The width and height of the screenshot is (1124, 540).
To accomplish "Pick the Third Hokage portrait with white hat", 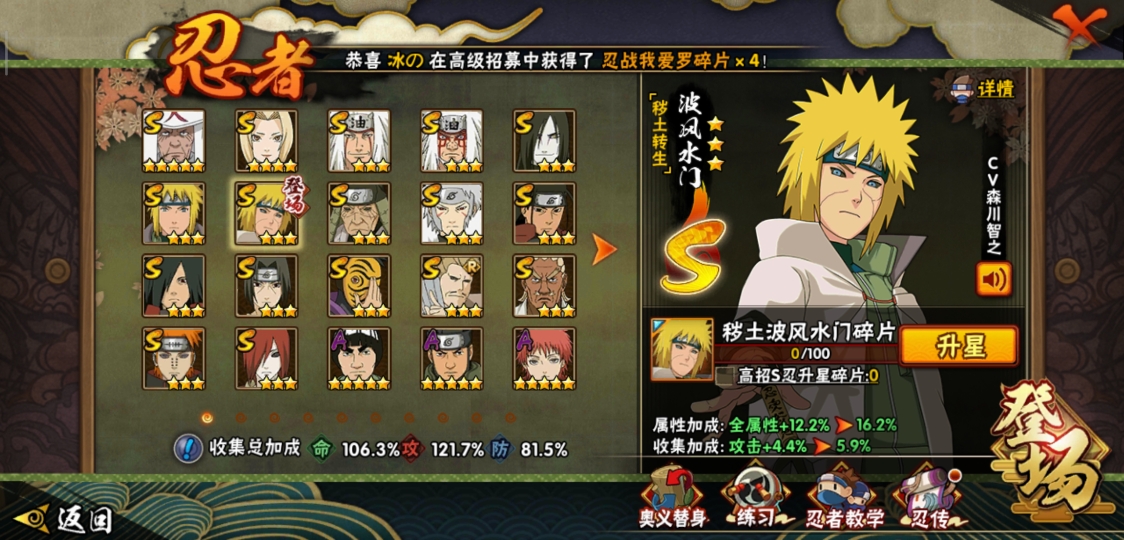I will 173,141.
